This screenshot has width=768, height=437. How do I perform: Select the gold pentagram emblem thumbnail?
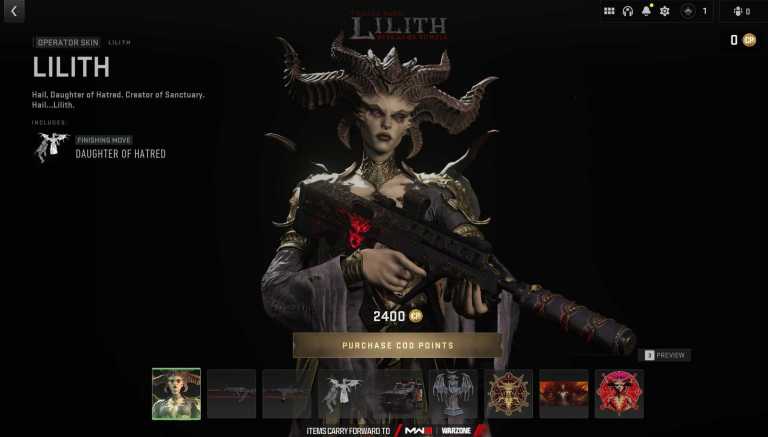[x=508, y=393]
